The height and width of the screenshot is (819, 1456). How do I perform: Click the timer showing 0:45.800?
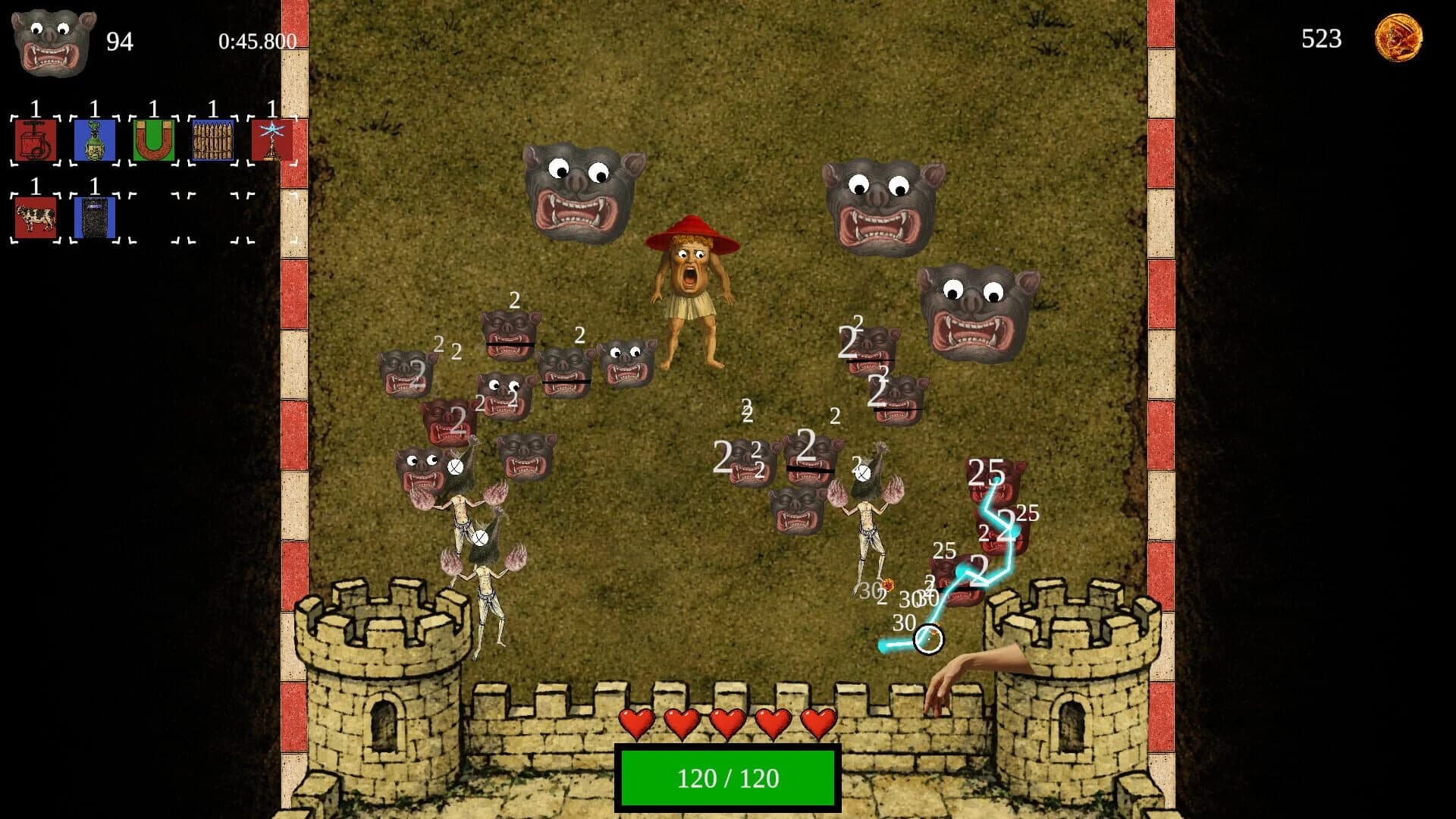(x=256, y=42)
